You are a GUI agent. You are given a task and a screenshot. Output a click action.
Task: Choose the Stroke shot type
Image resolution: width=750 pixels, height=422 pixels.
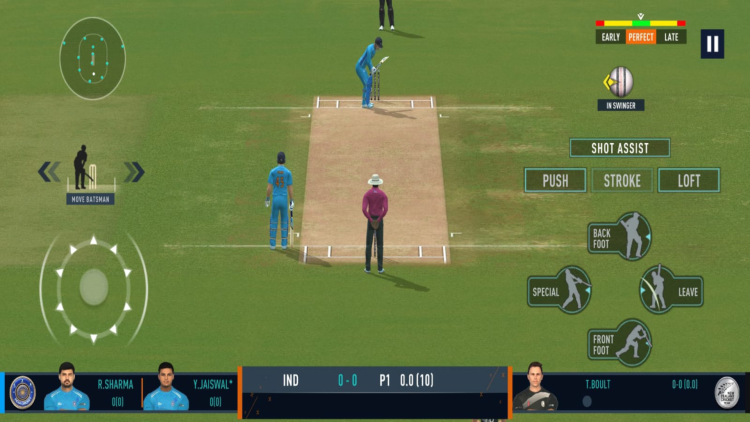pyautogui.click(x=622, y=181)
